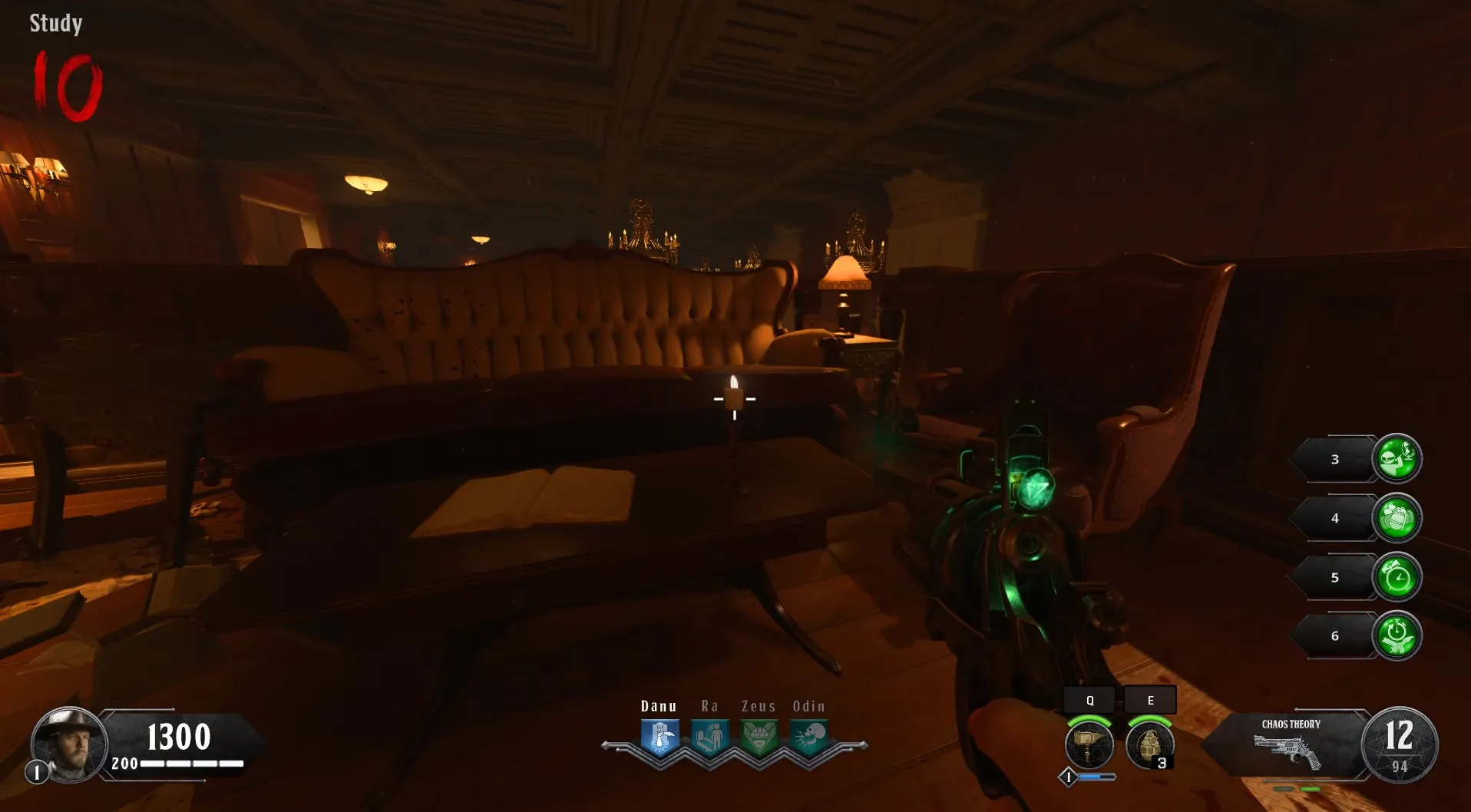The height and width of the screenshot is (812, 1471).
Task: Use the elixir in slot 3
Action: 1397,459
